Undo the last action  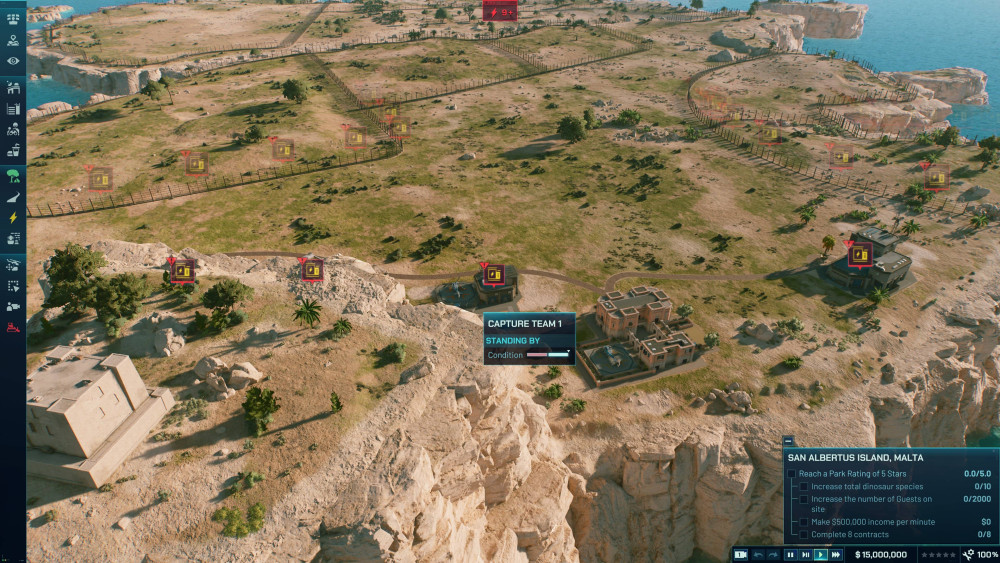pyautogui.click(x=757, y=554)
